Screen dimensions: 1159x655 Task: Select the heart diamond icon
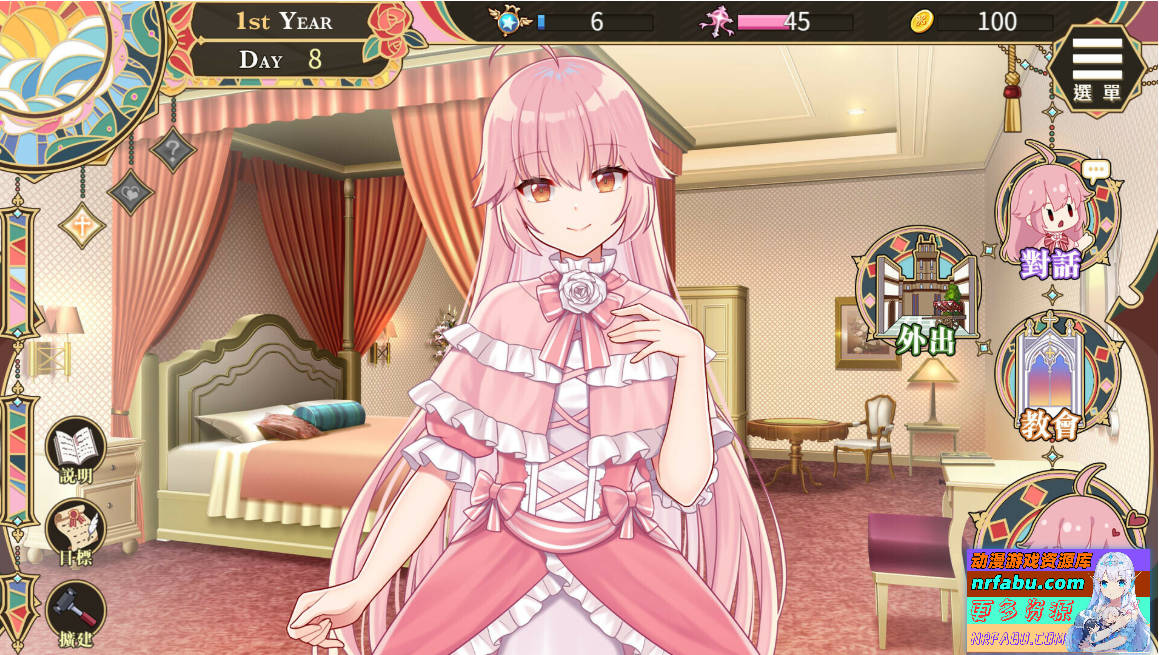pos(130,191)
